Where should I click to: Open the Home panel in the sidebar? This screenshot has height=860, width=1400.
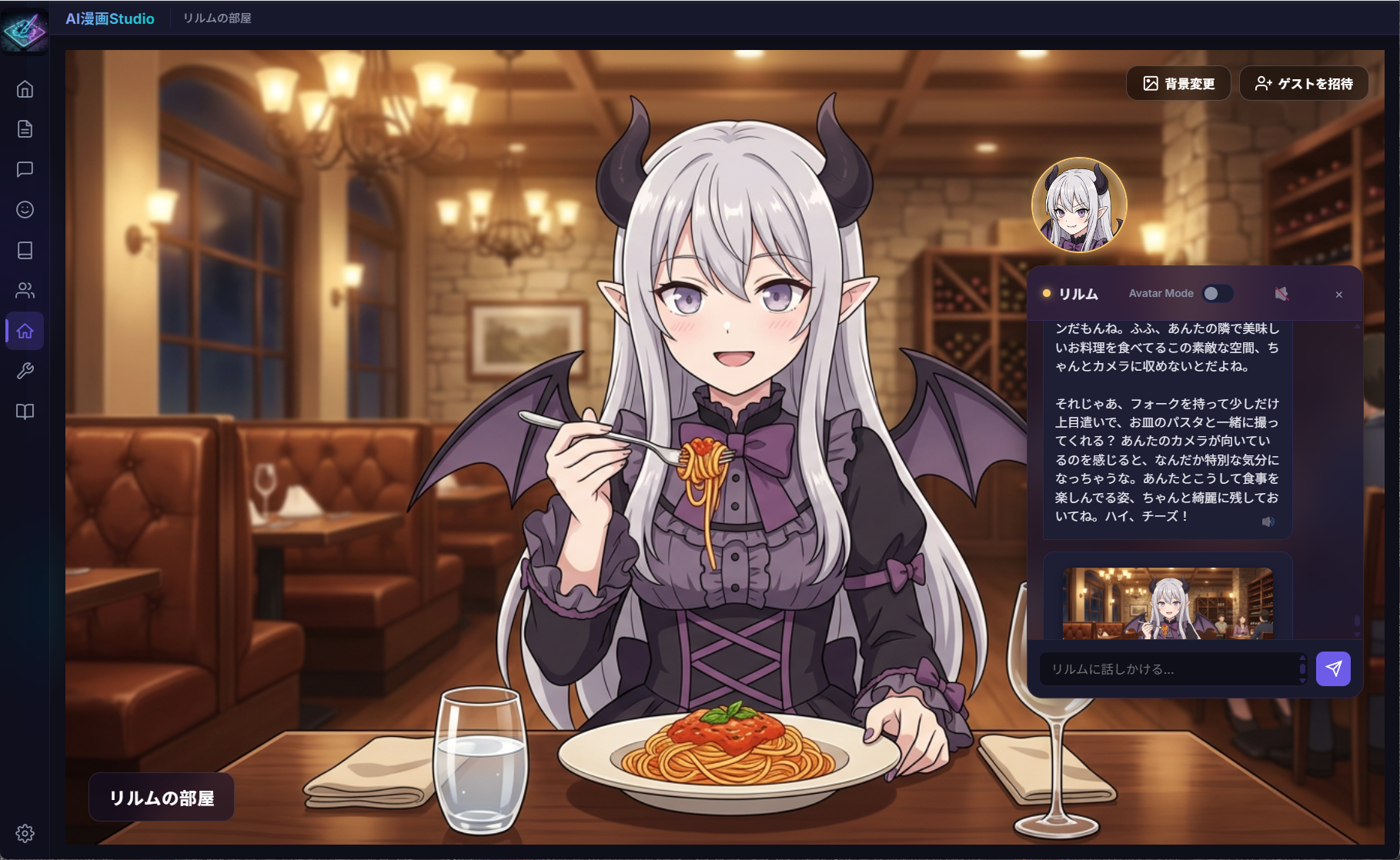pos(25,90)
